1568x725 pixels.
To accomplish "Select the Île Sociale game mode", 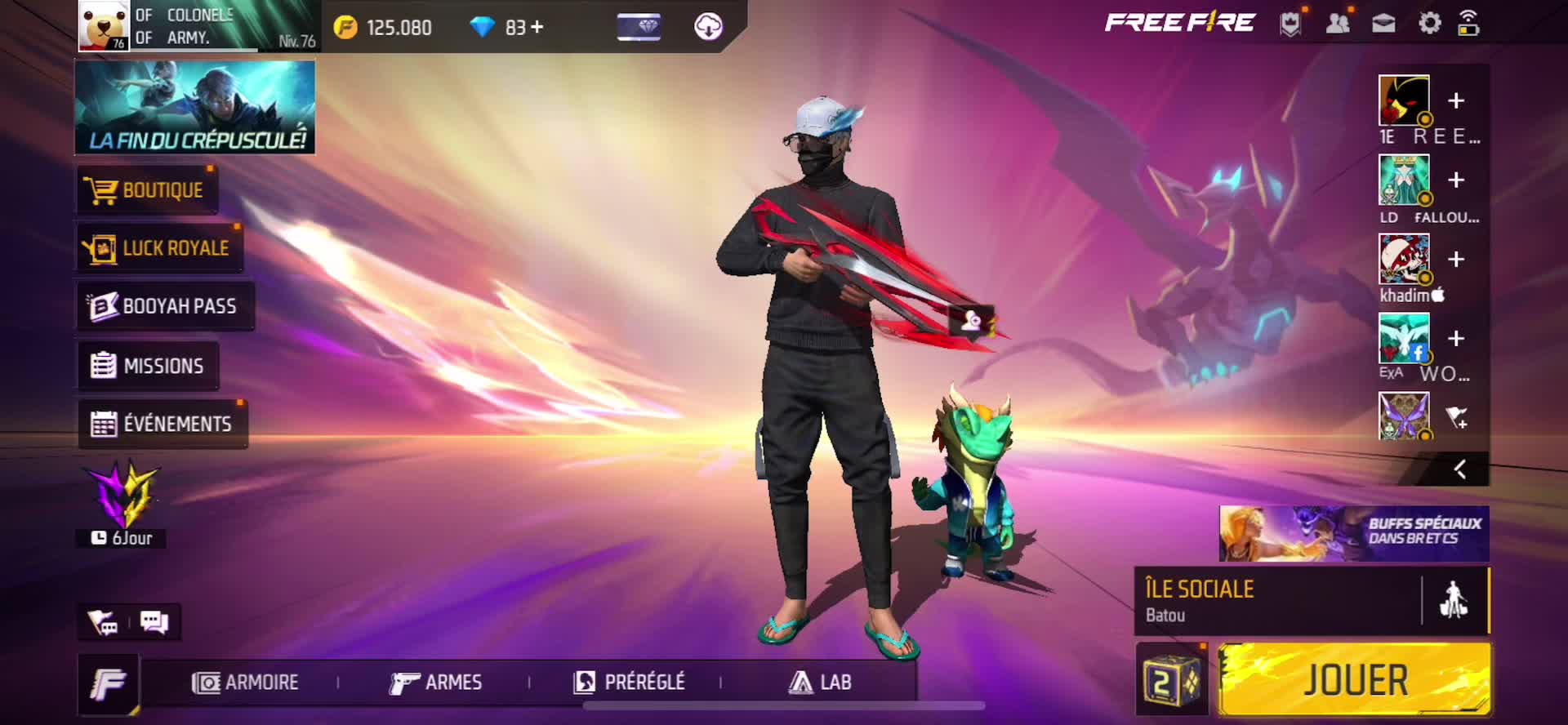I will (1278, 601).
